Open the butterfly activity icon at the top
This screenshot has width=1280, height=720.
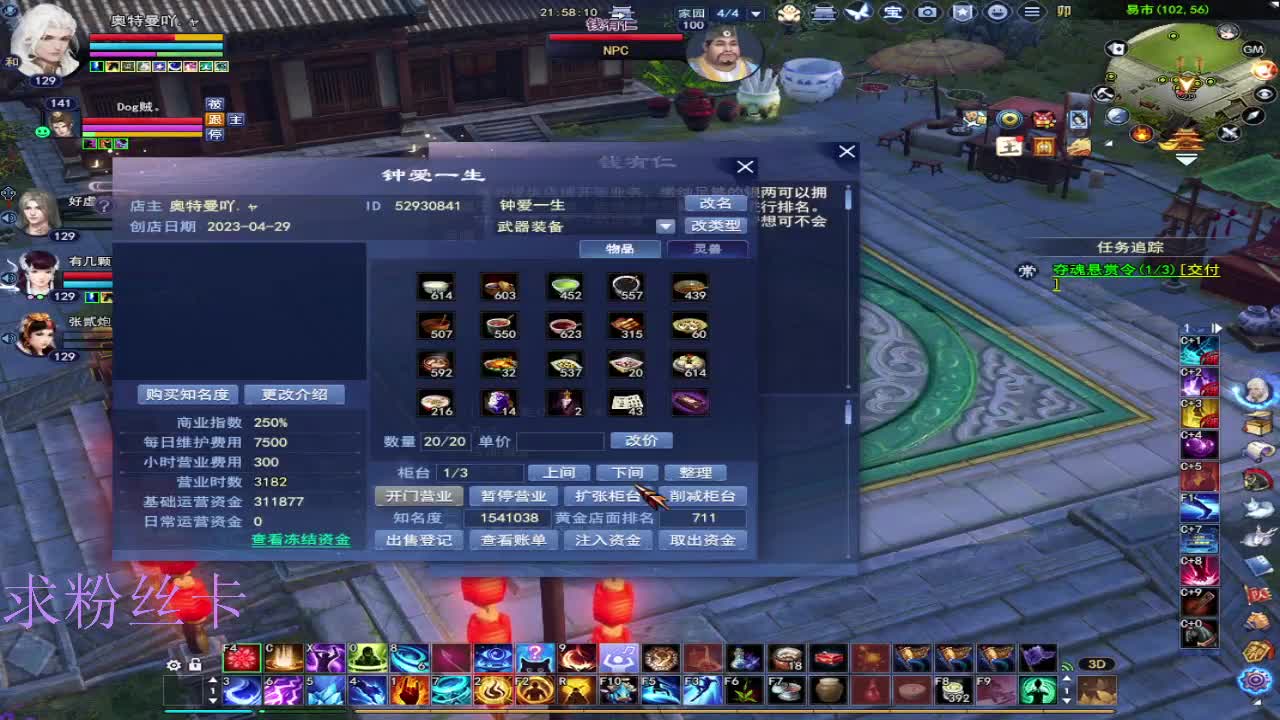coord(857,12)
